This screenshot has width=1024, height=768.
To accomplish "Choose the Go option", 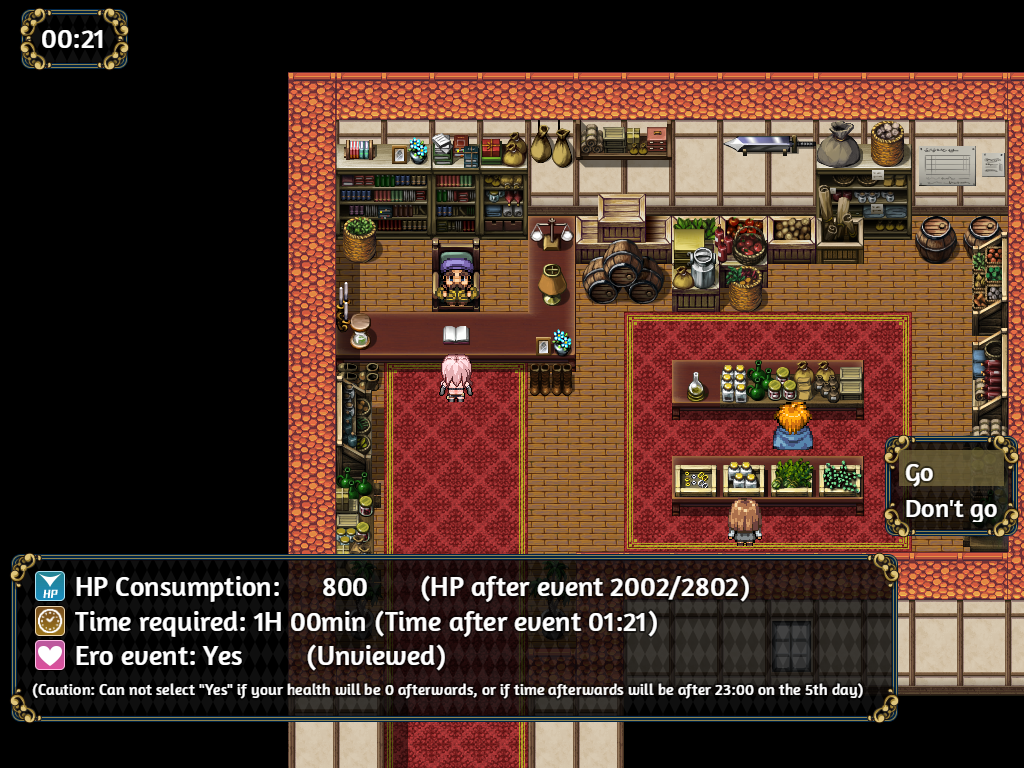I will [950, 472].
